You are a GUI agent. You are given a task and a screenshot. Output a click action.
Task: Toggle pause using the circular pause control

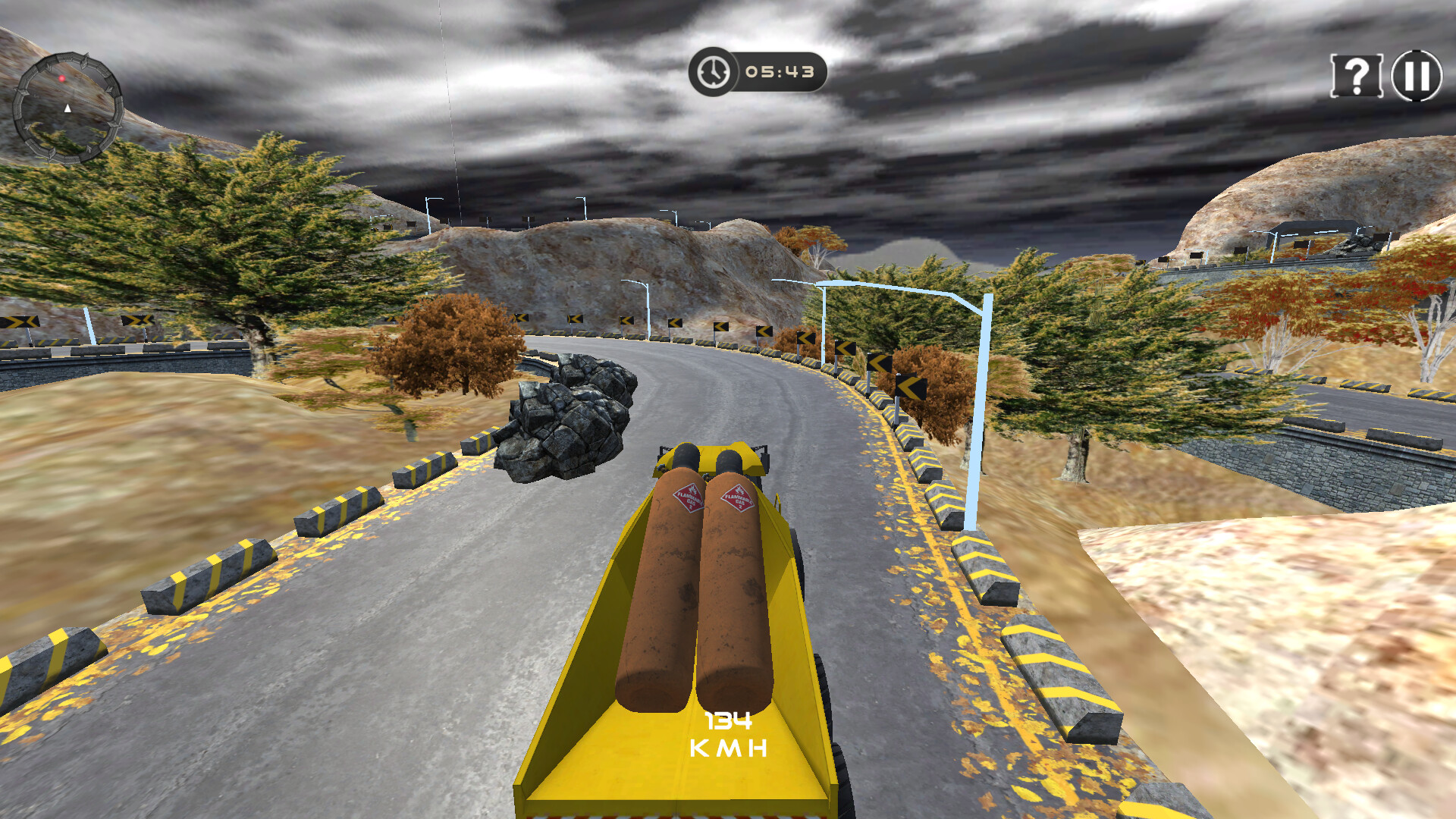[x=1417, y=76]
